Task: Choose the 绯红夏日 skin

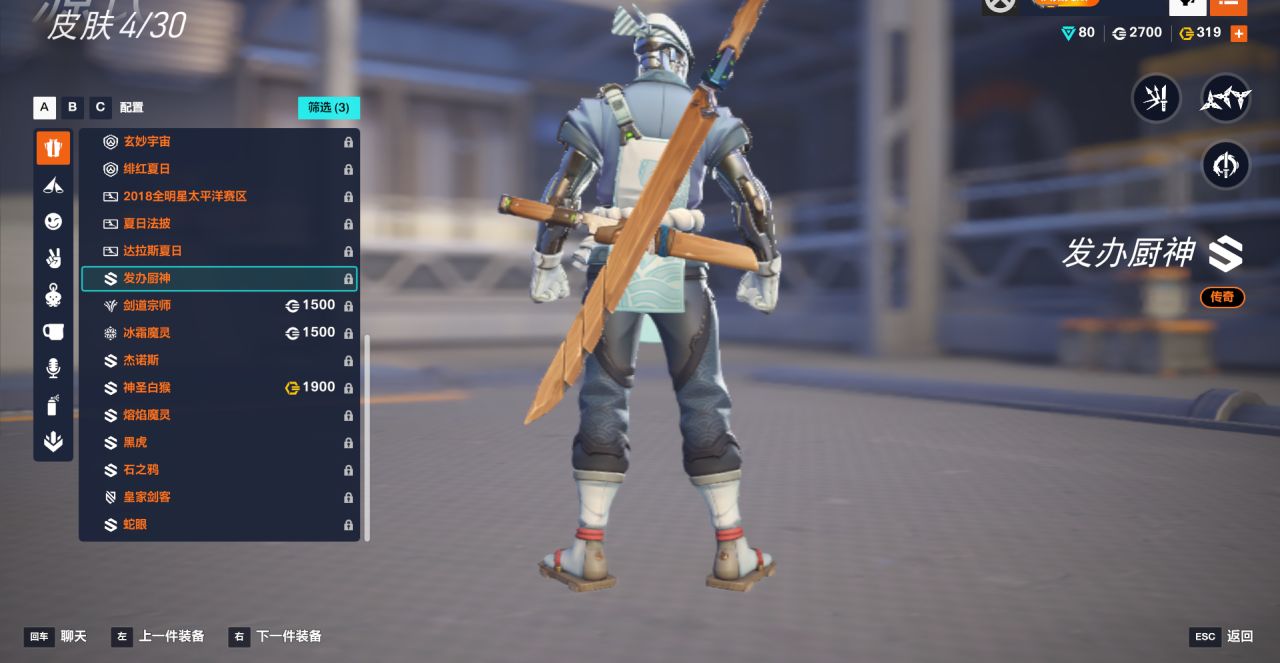Action: 218,169
